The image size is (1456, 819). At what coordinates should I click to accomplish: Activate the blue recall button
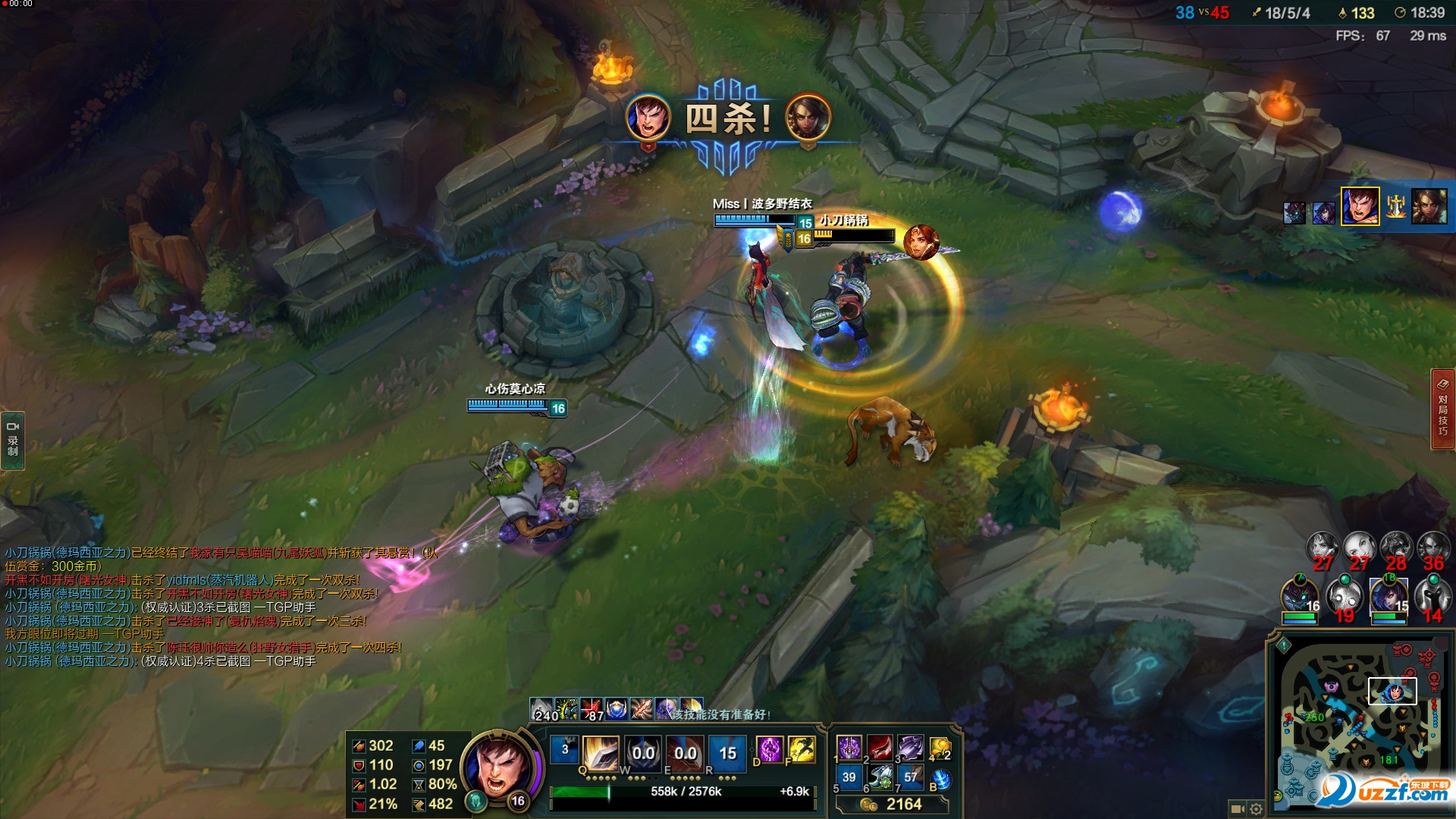click(x=940, y=779)
